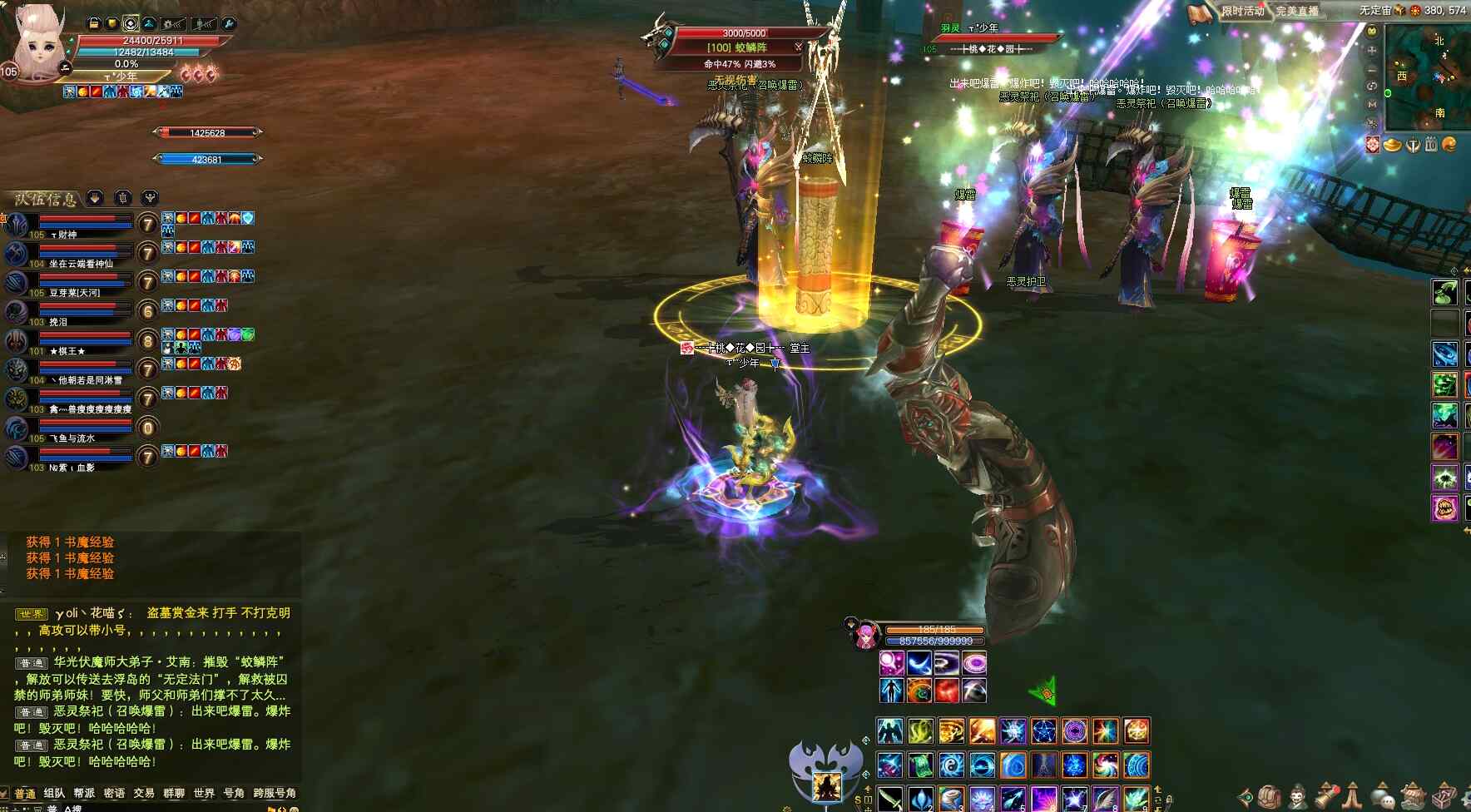
Task: Activate the green scroll skill
Action: 920,765
